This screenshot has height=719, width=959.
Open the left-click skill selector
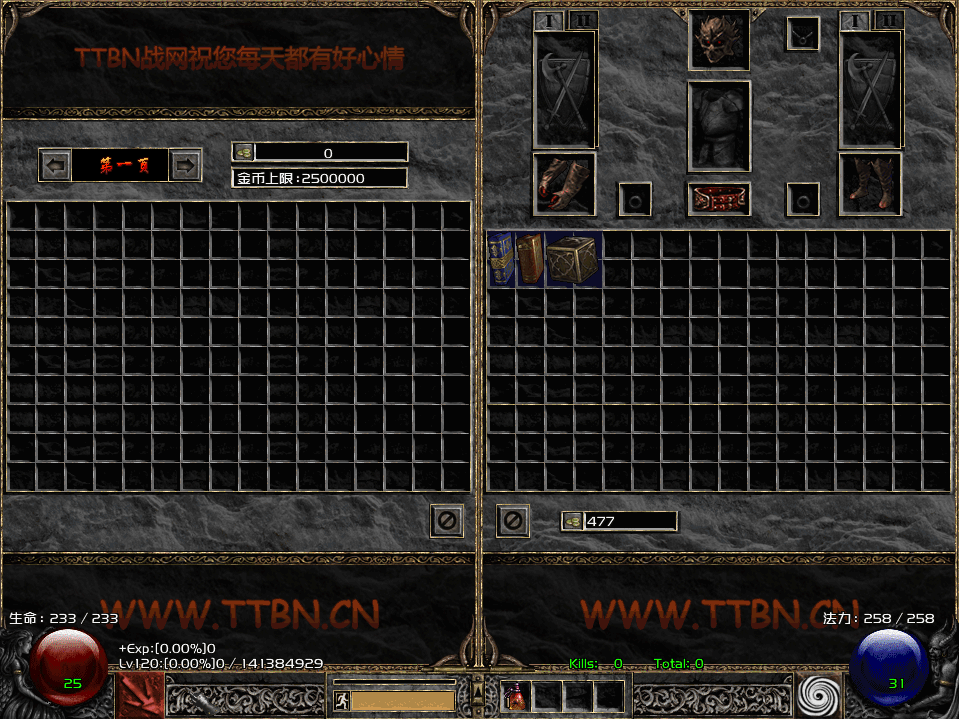[x=138, y=695]
